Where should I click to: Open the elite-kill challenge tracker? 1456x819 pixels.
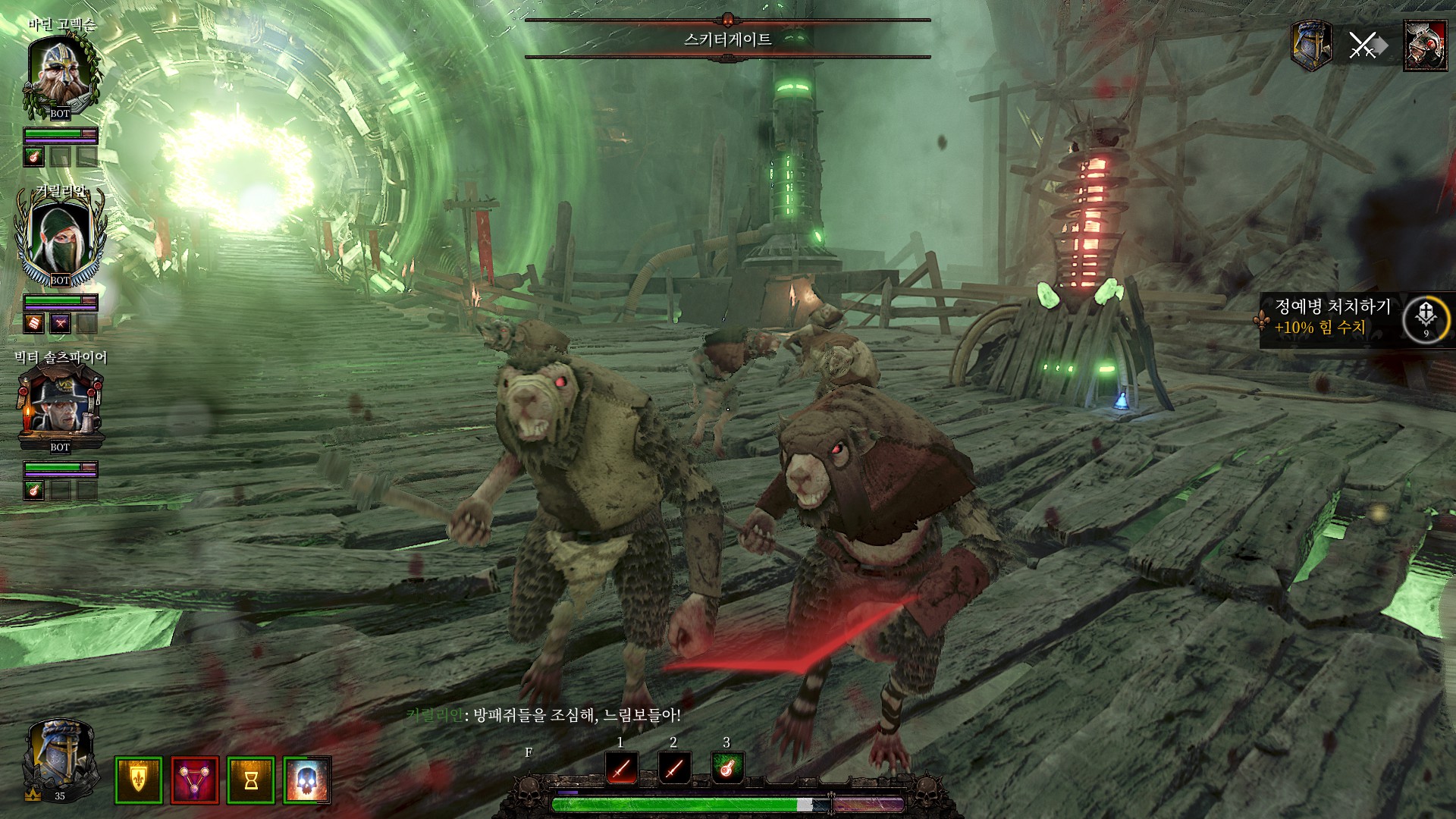click(1332, 317)
